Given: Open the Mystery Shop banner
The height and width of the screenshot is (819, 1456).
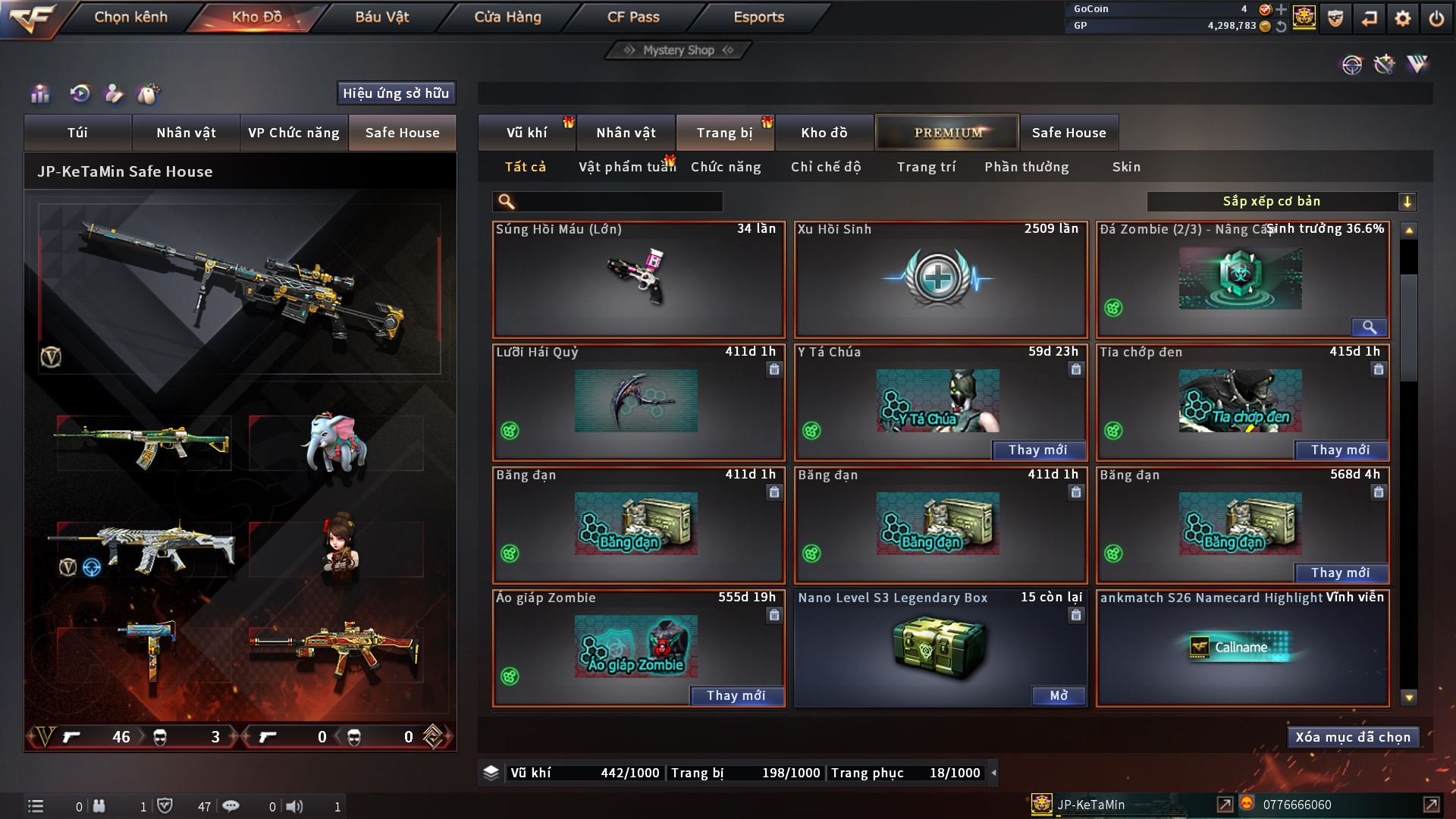Looking at the screenshot, I should coord(679,50).
